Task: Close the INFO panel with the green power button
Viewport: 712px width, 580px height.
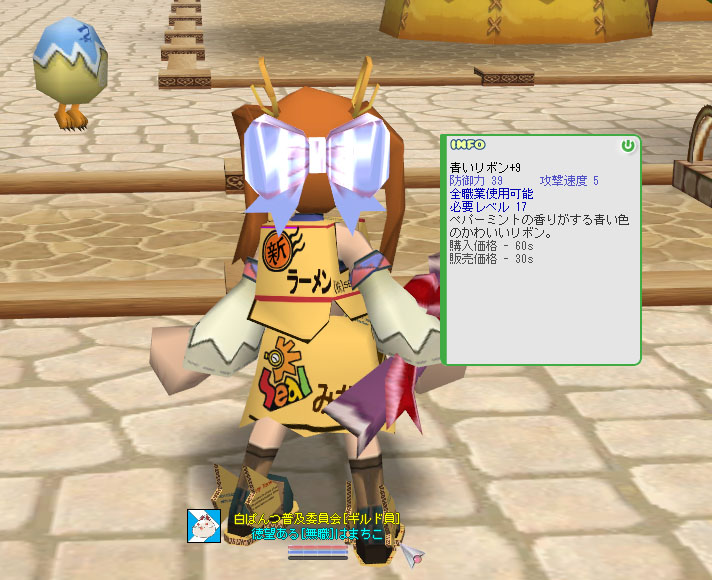Action: tap(628, 146)
